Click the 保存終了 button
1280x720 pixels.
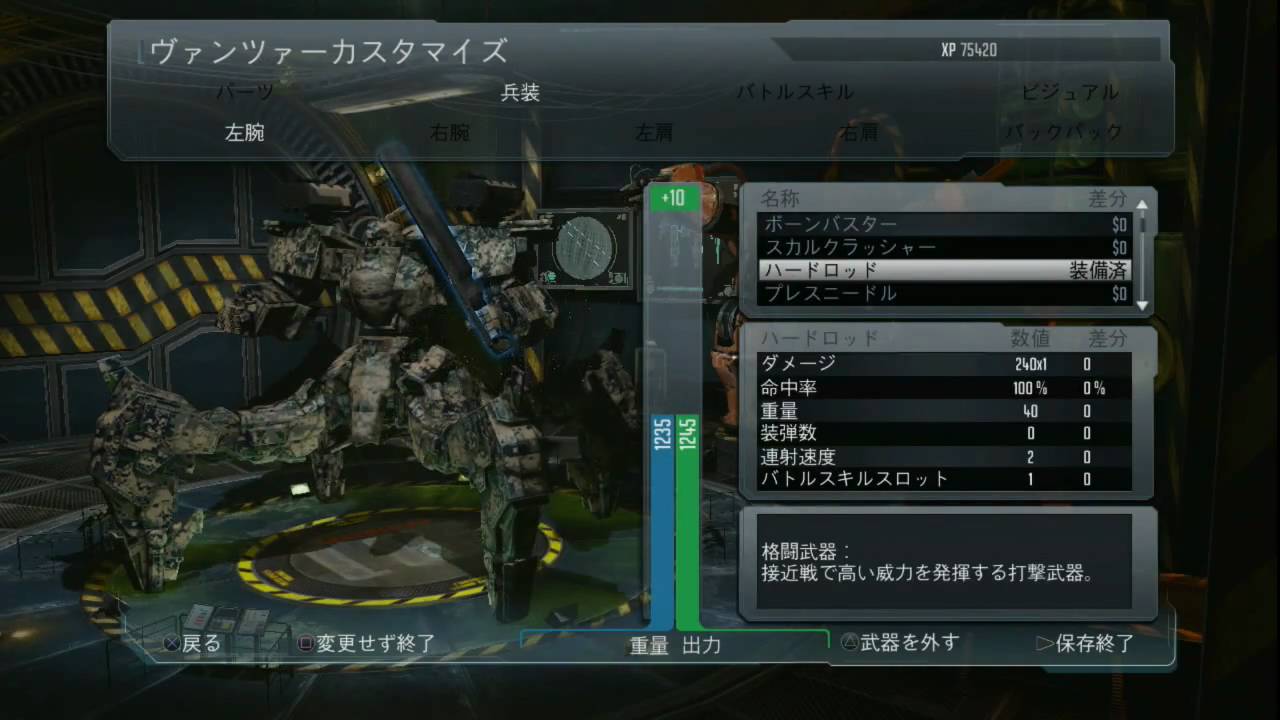1090,643
